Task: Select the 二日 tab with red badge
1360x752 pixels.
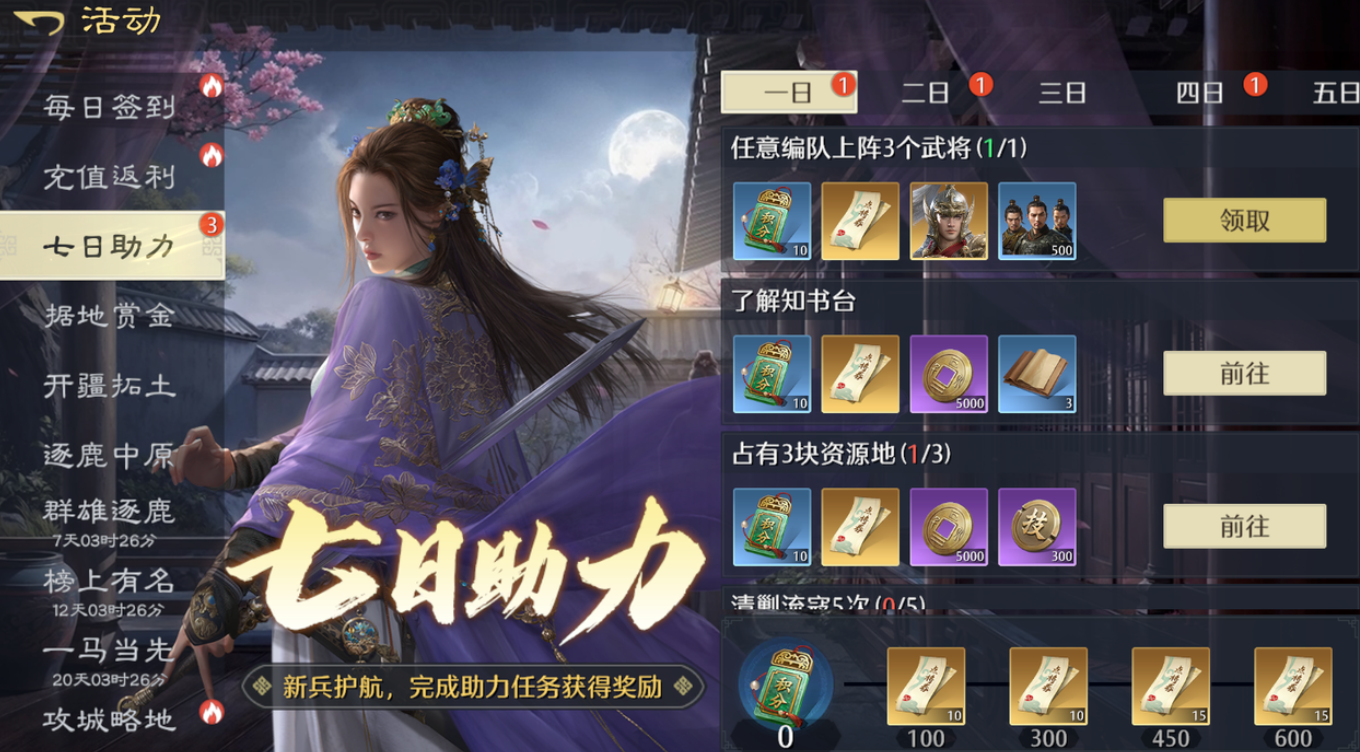Action: [931, 91]
